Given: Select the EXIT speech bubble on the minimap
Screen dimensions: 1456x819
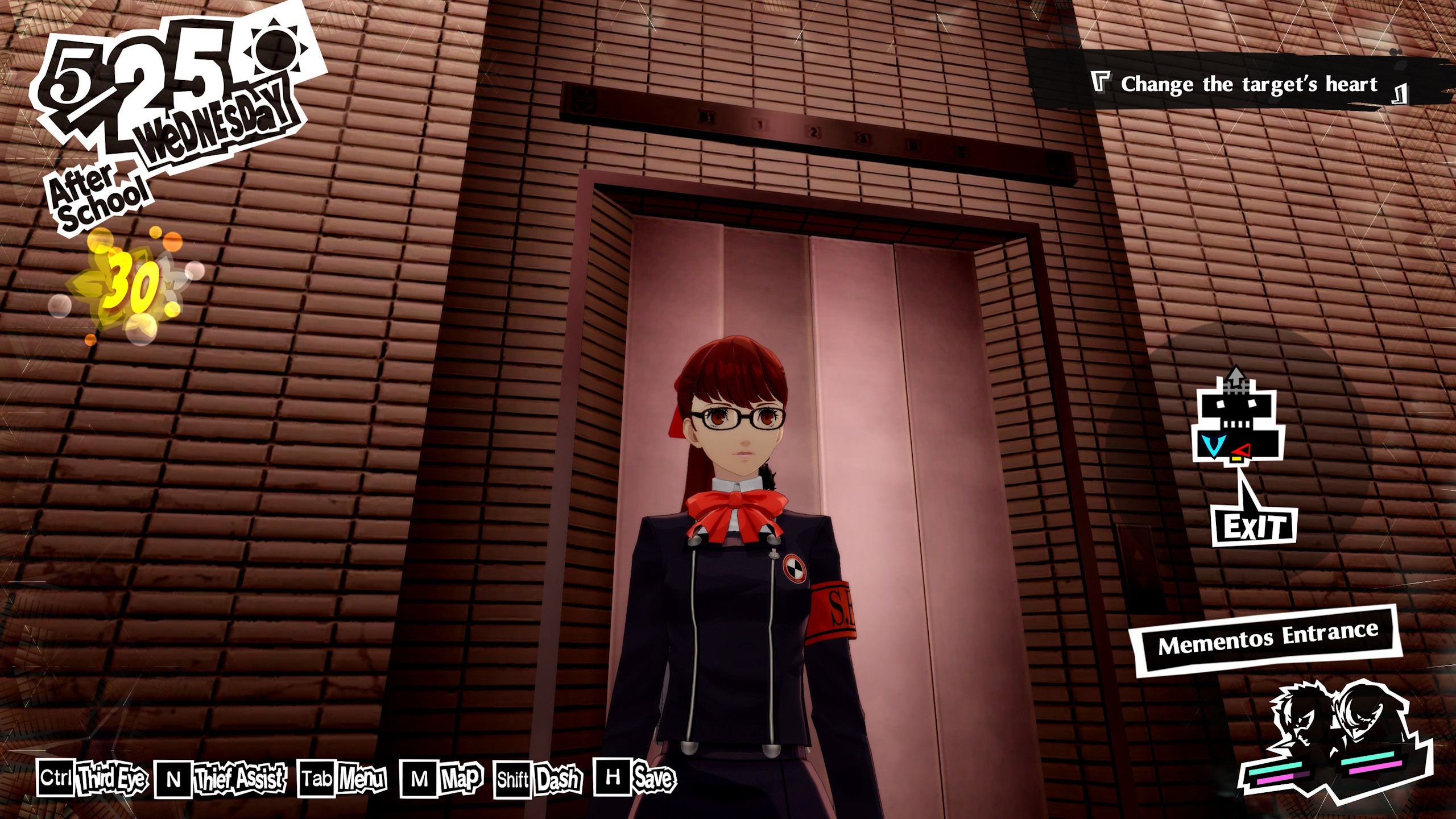Looking at the screenshot, I should tap(1255, 527).
